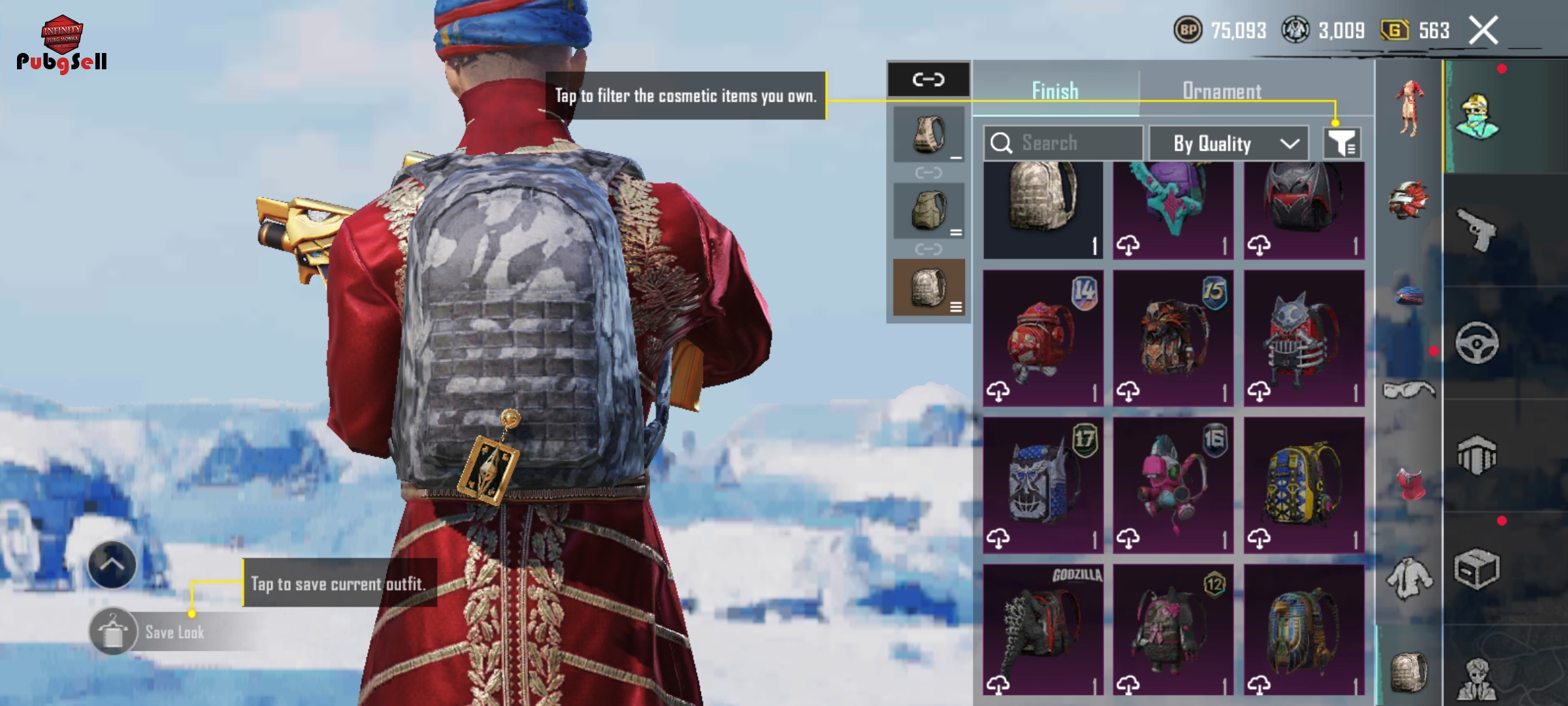Select the pharaoh-themed gold and blue backpack
This screenshot has width=1568, height=706.
1304,630
